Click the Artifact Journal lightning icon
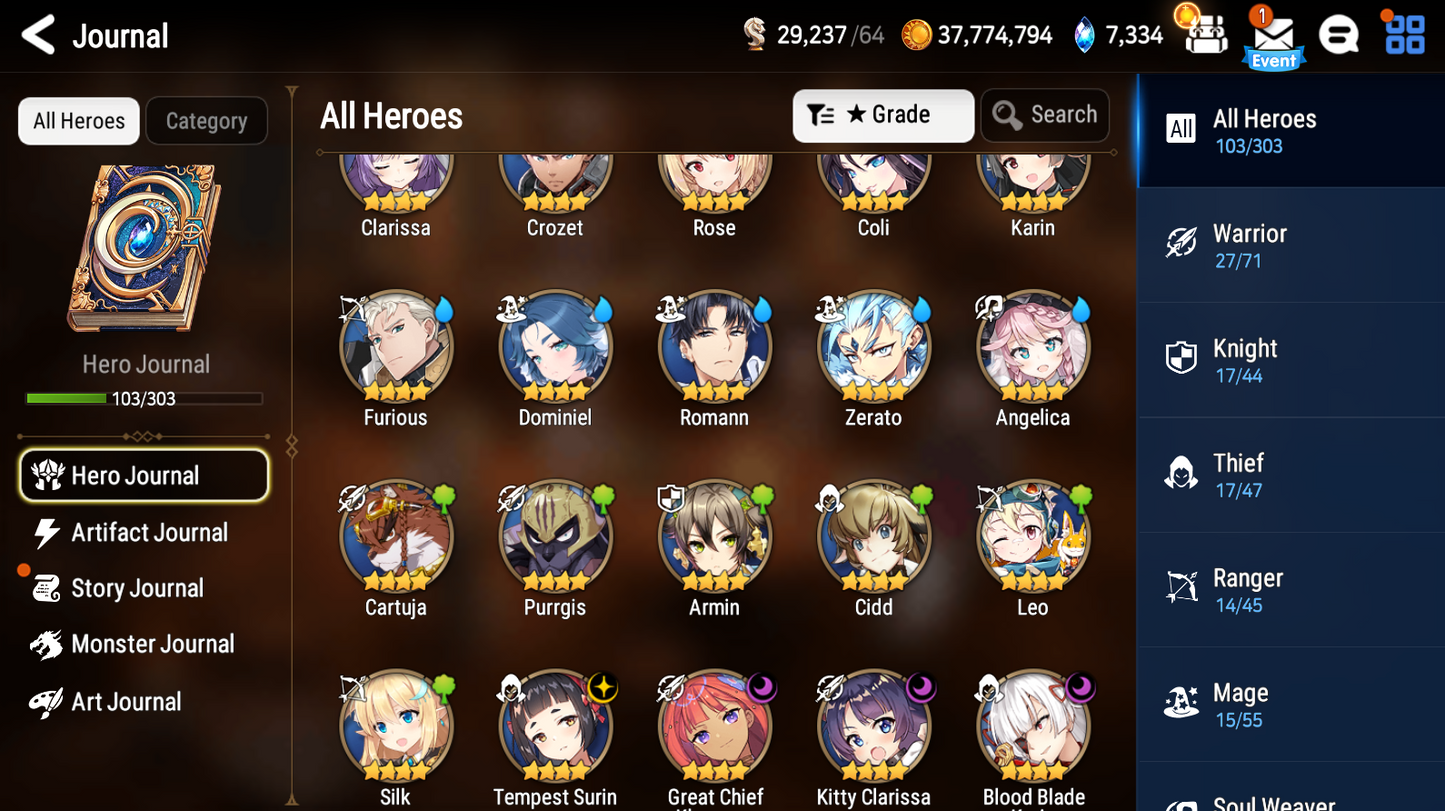This screenshot has height=811, width=1445. pyautogui.click(x=48, y=532)
